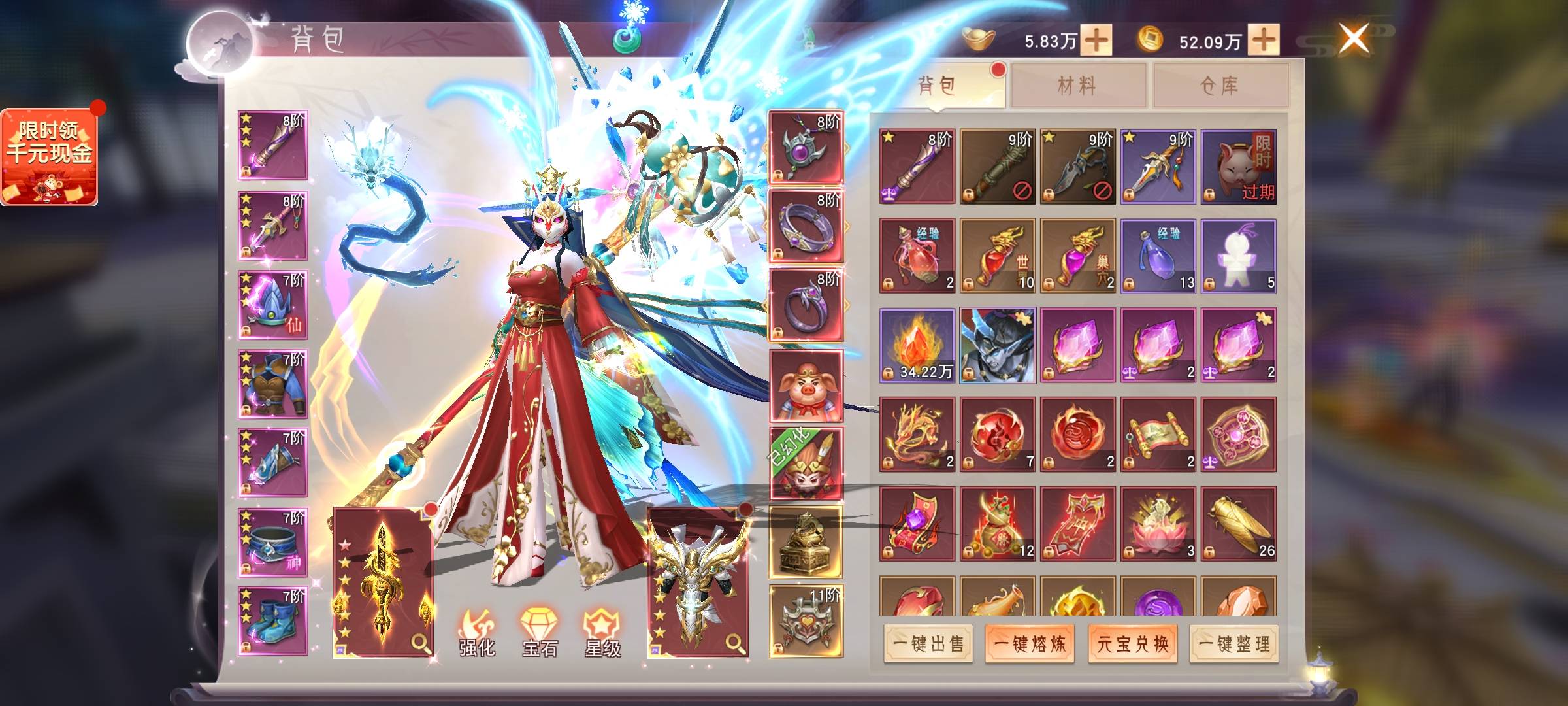
Task: Sort the bag with 一键整理
Action: click(1234, 644)
